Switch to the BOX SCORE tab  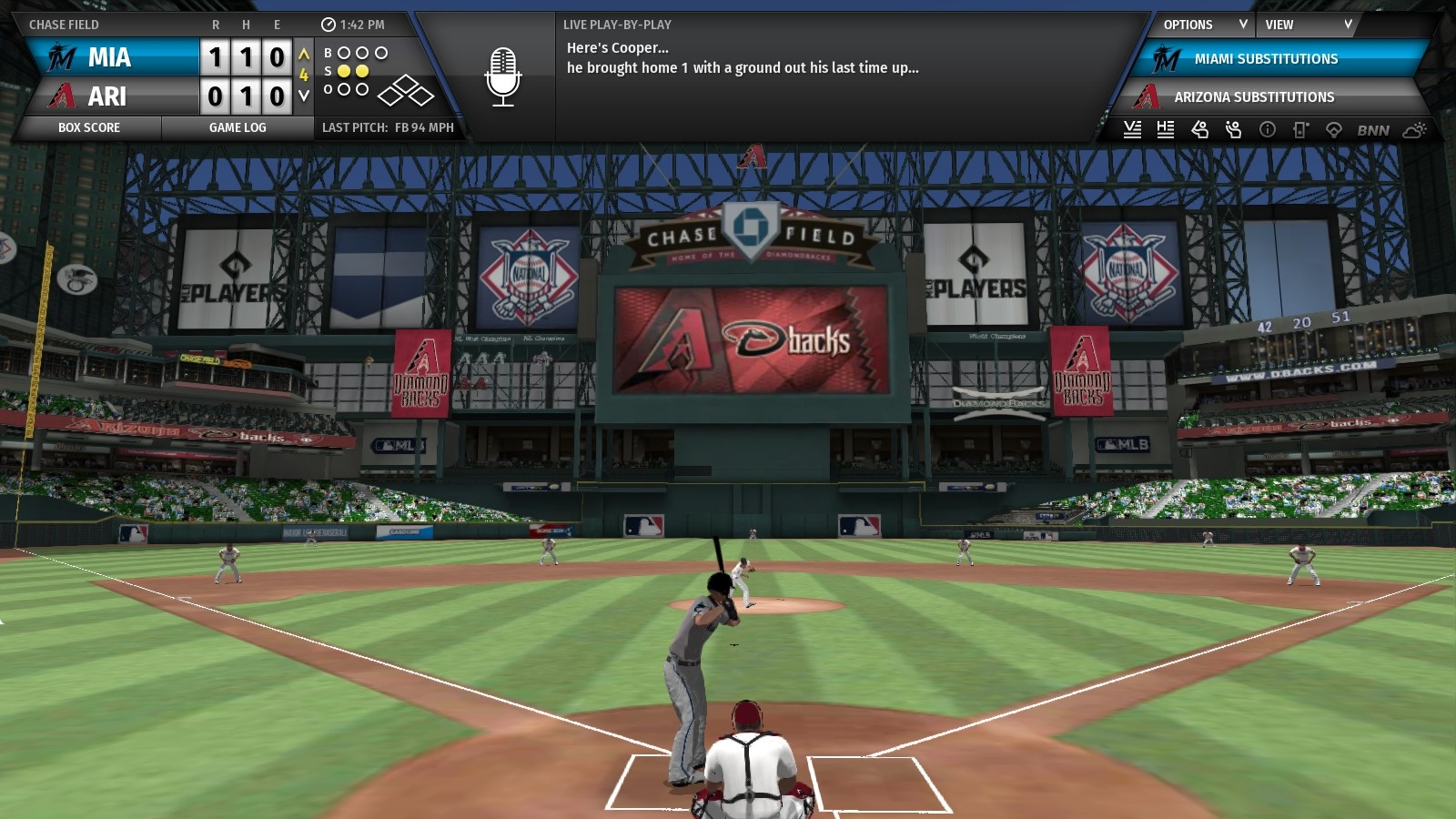89,127
